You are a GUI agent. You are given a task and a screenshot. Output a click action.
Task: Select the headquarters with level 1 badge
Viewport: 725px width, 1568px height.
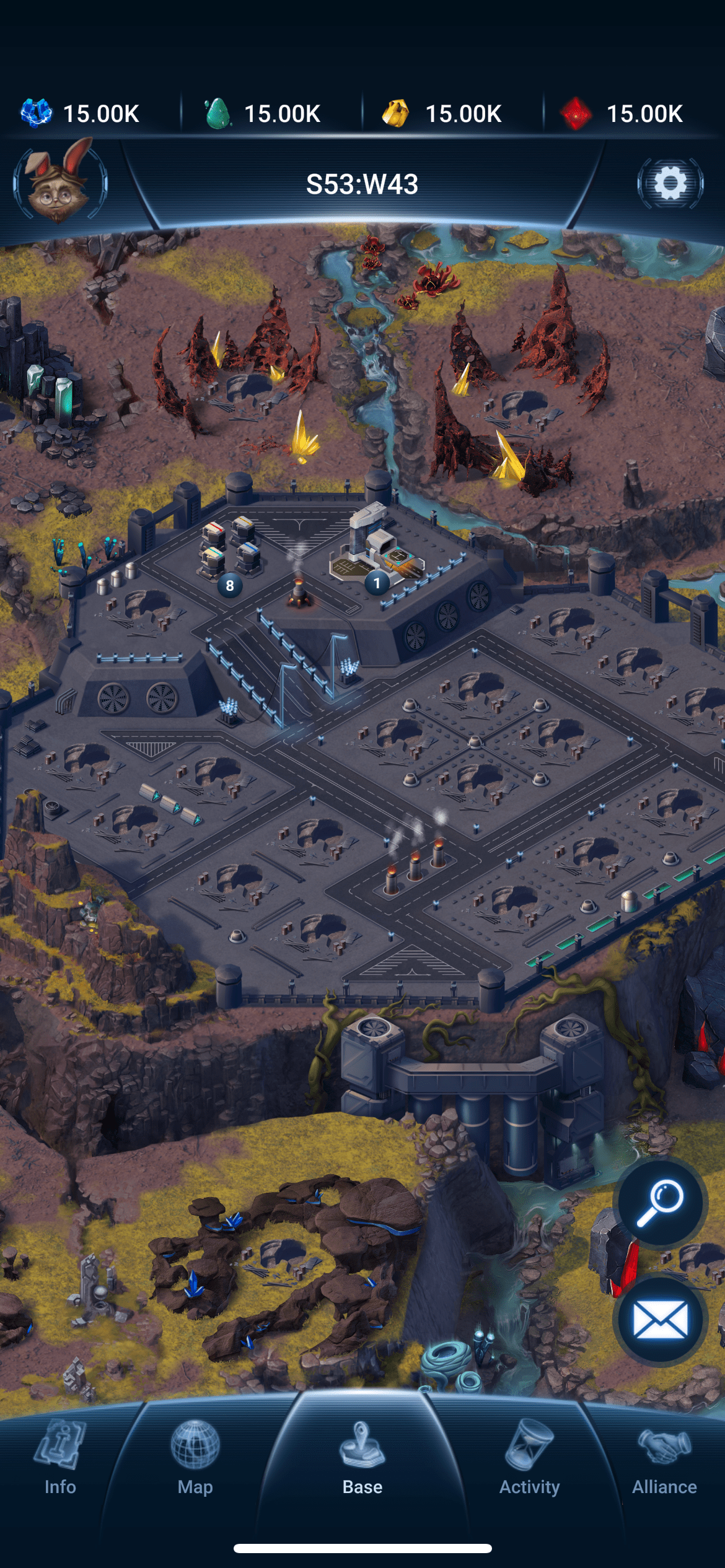(376, 545)
